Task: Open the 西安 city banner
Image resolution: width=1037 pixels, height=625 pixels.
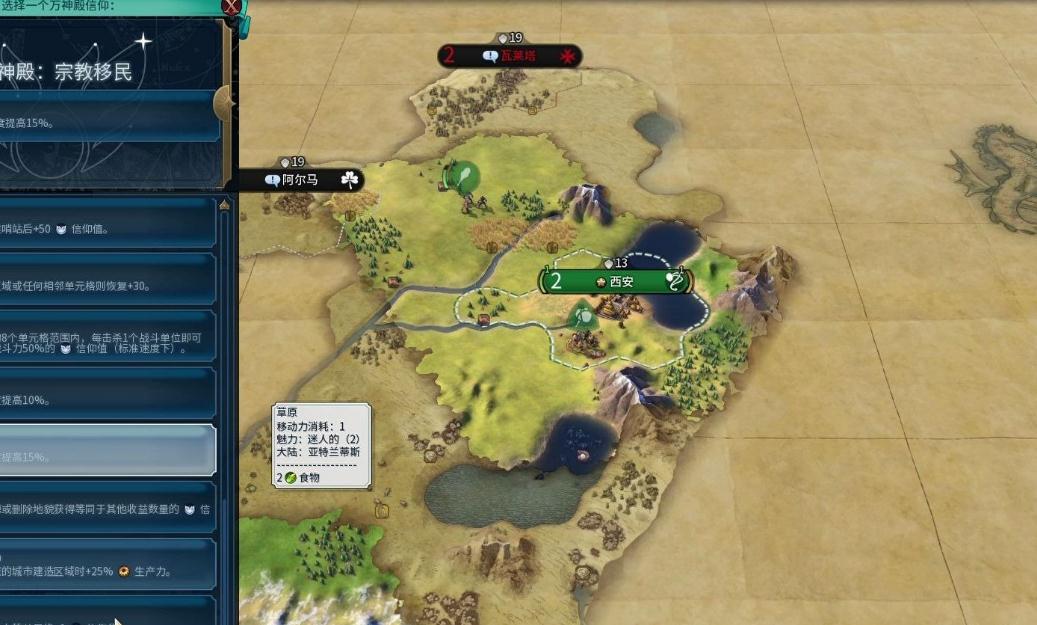Action: tap(615, 281)
